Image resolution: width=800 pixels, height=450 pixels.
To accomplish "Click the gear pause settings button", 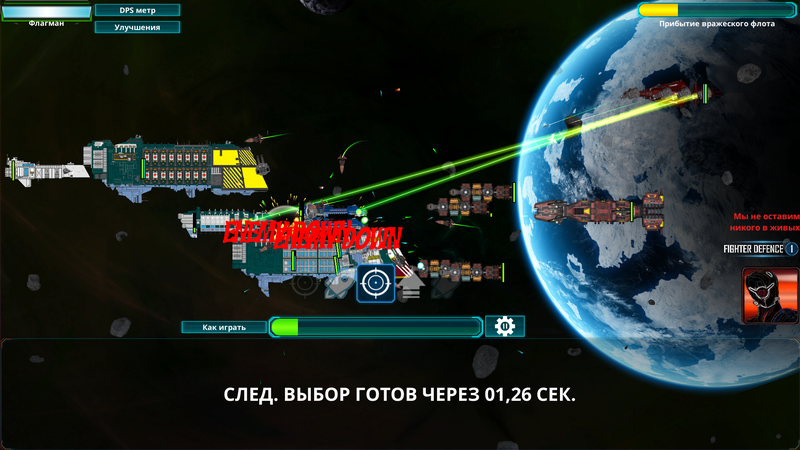I will [505, 327].
